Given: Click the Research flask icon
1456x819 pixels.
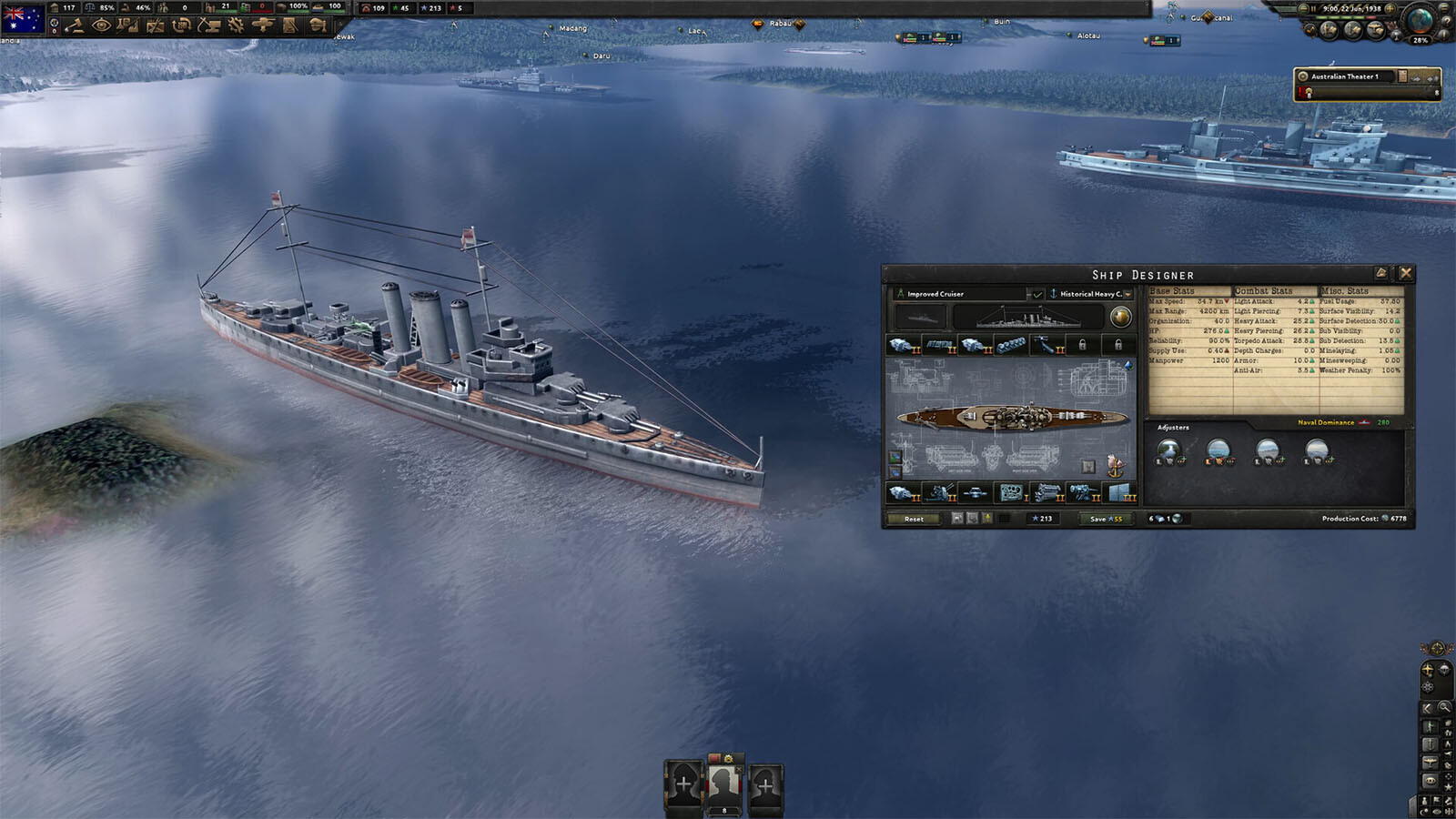Looking at the screenshot, I should pyautogui.click(x=127, y=25).
